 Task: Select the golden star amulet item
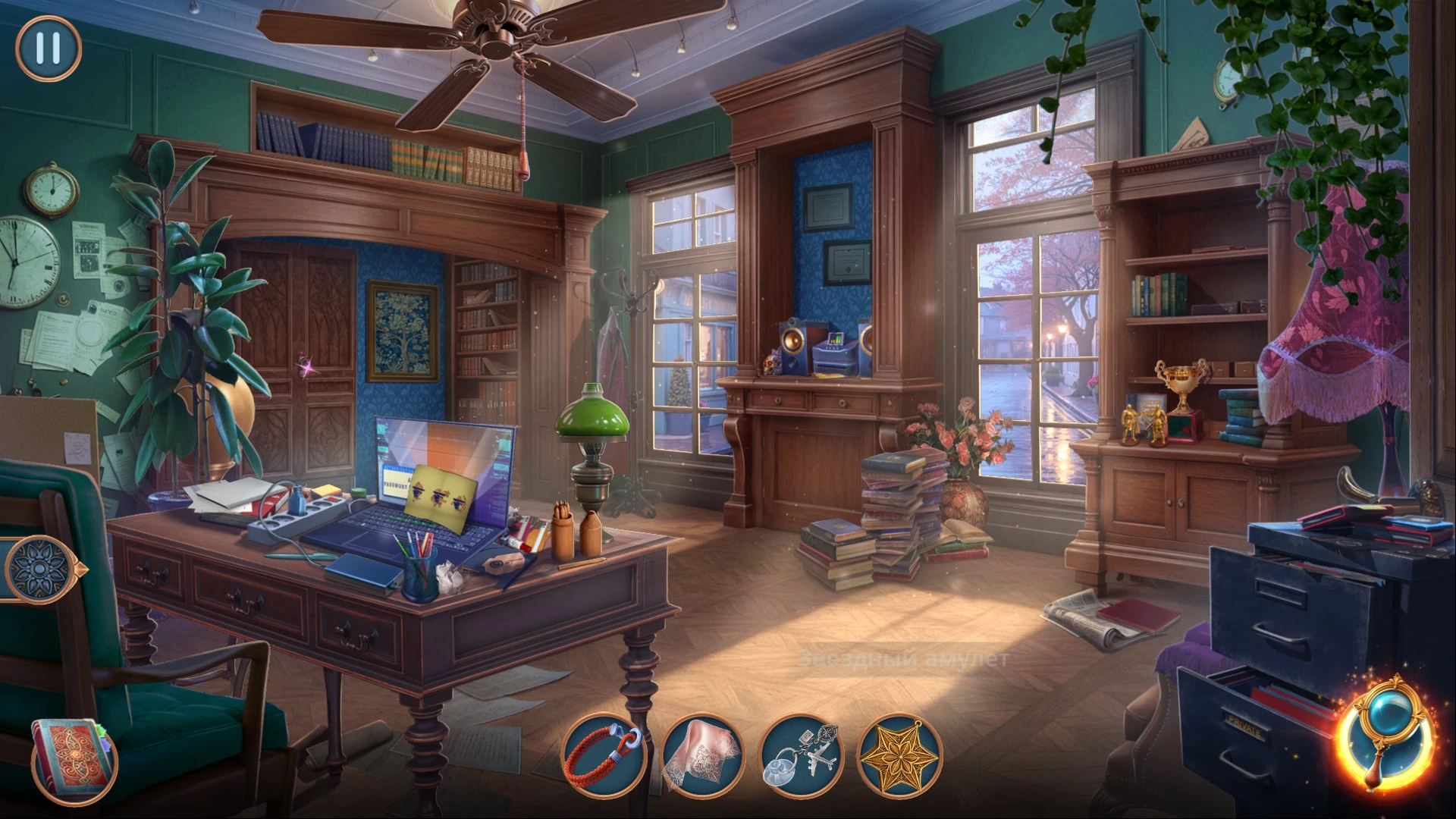[x=899, y=755]
